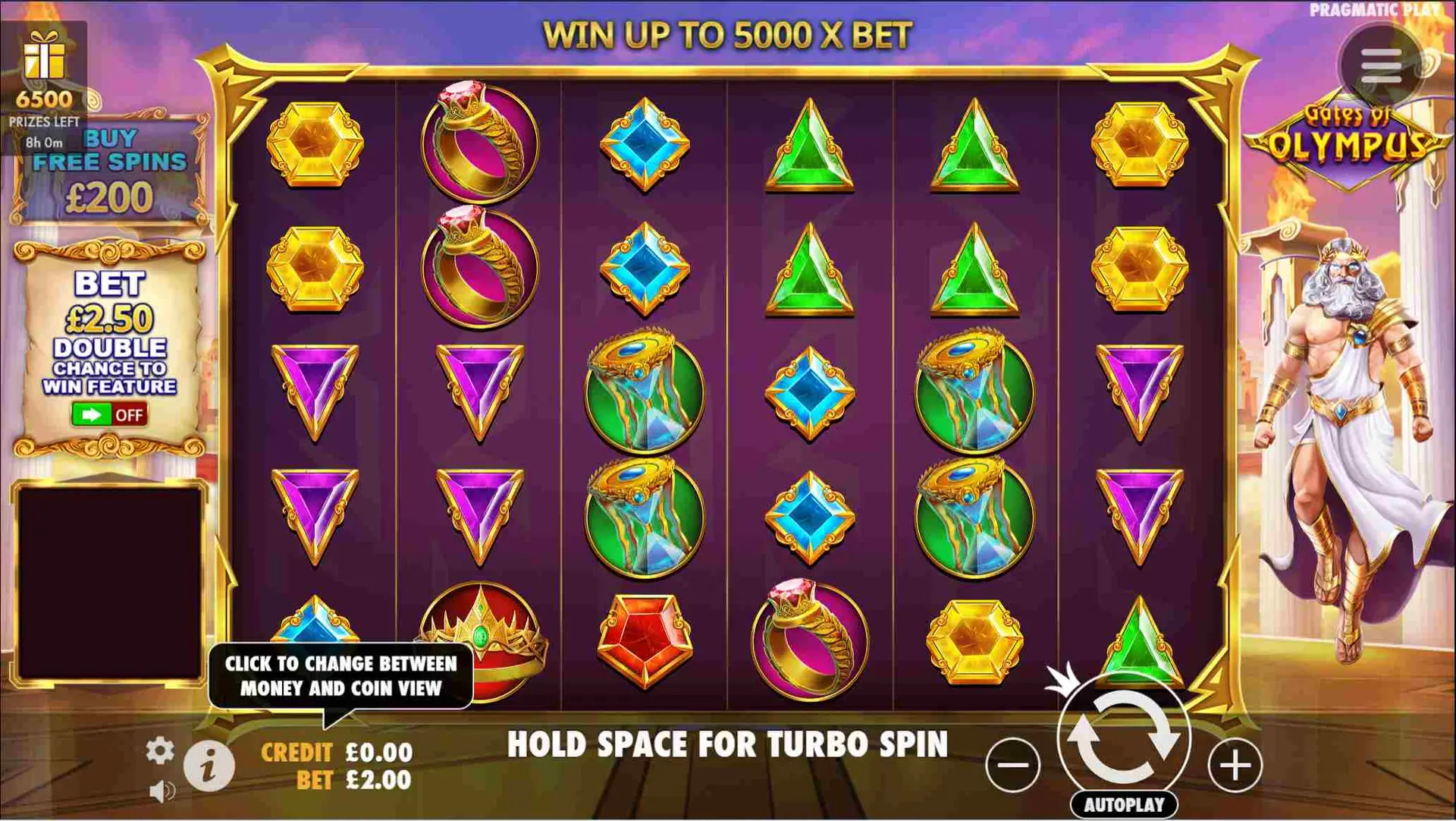Open the game info paytable
Screen dimensions: 1456x821
[209, 766]
